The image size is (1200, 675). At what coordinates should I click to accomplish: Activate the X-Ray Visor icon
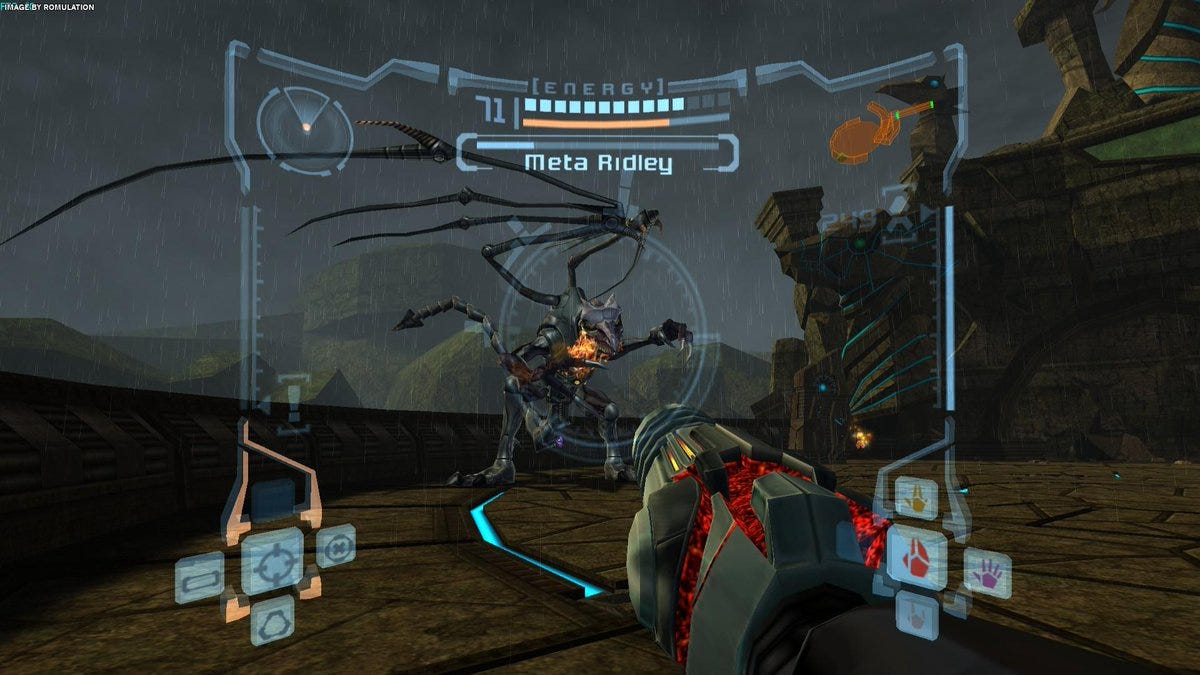coord(336,546)
